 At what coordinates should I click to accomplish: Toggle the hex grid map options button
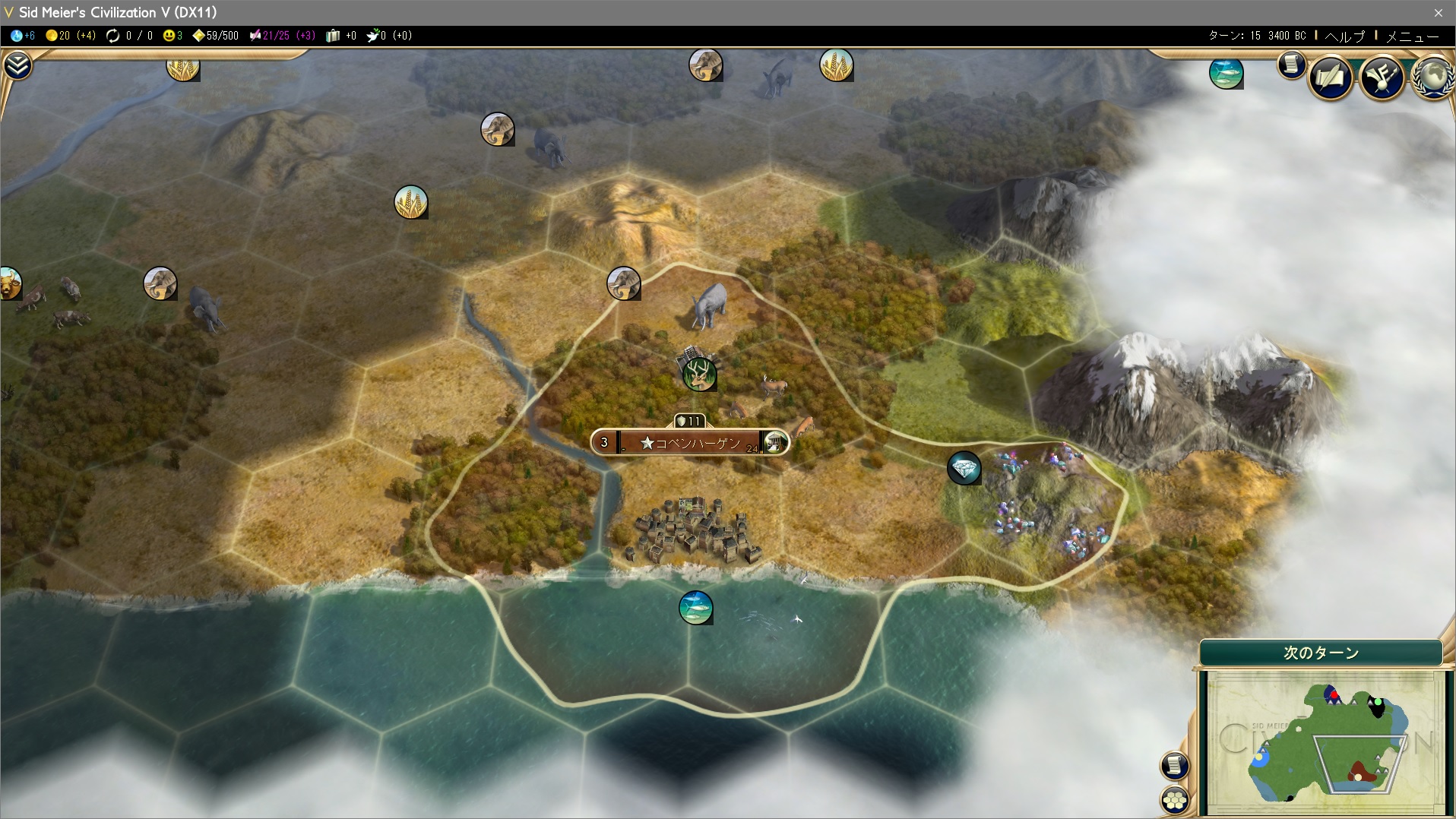(x=1175, y=799)
